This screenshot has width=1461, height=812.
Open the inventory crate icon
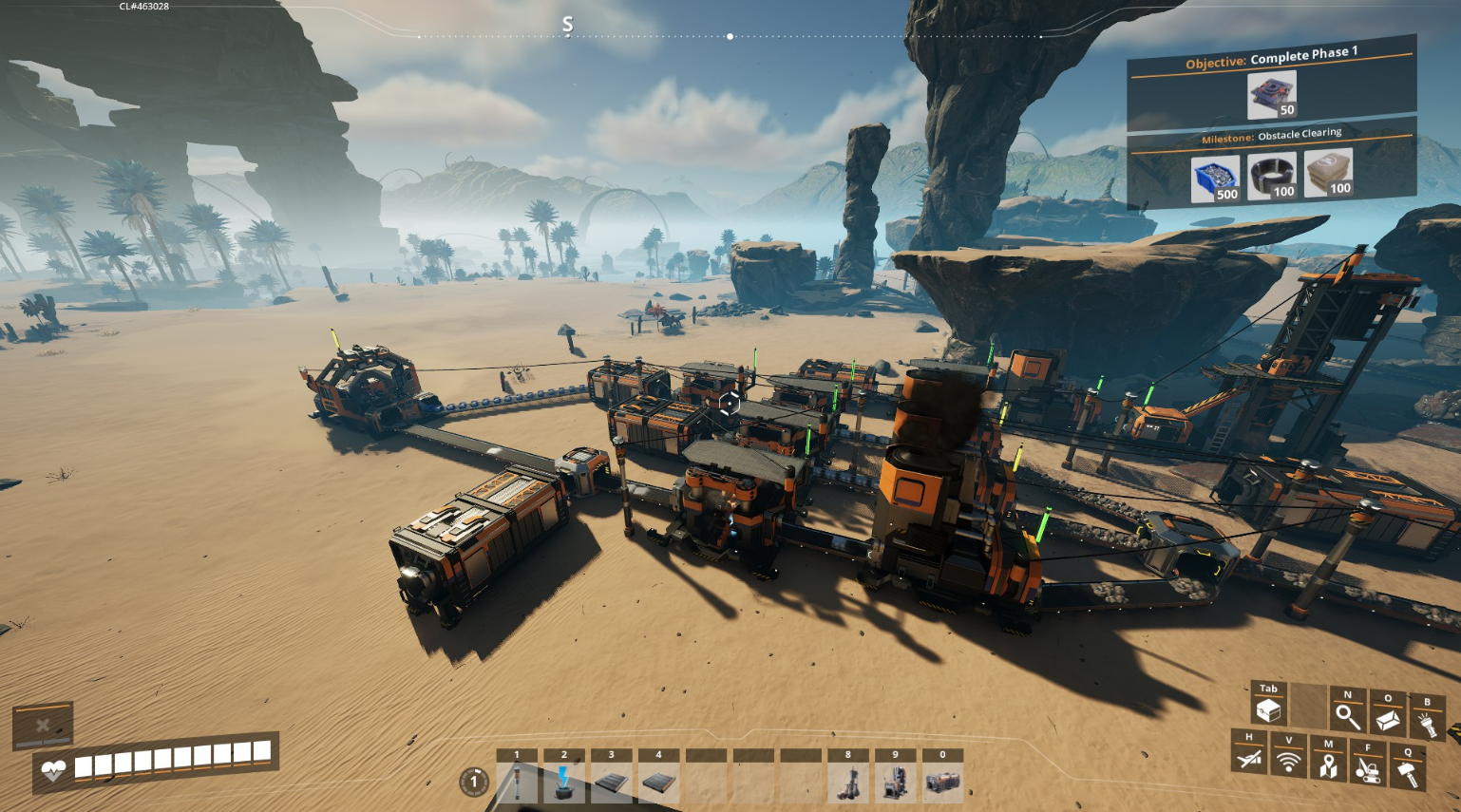(1268, 709)
